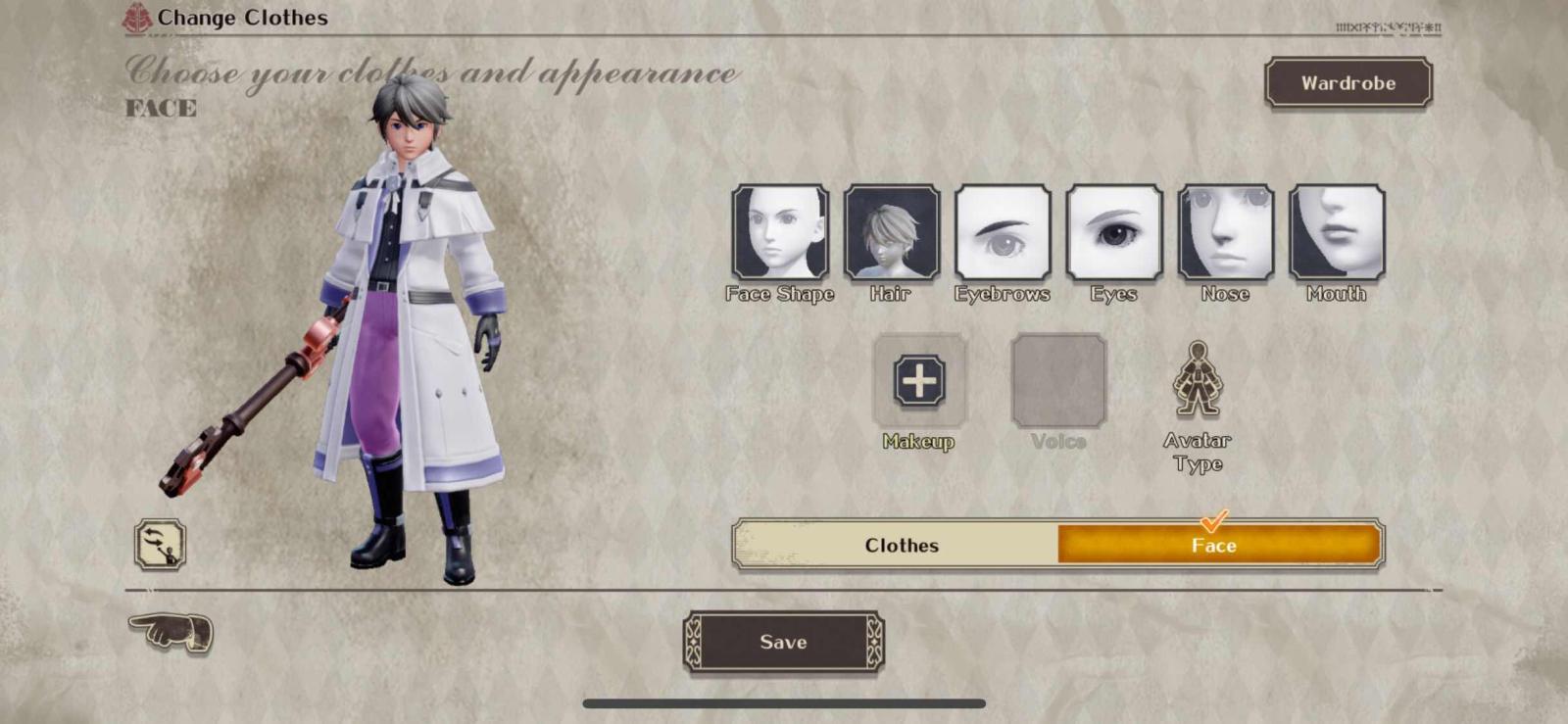This screenshot has height=724, width=1568.
Task: Save the appearance changes
Action: [783, 643]
